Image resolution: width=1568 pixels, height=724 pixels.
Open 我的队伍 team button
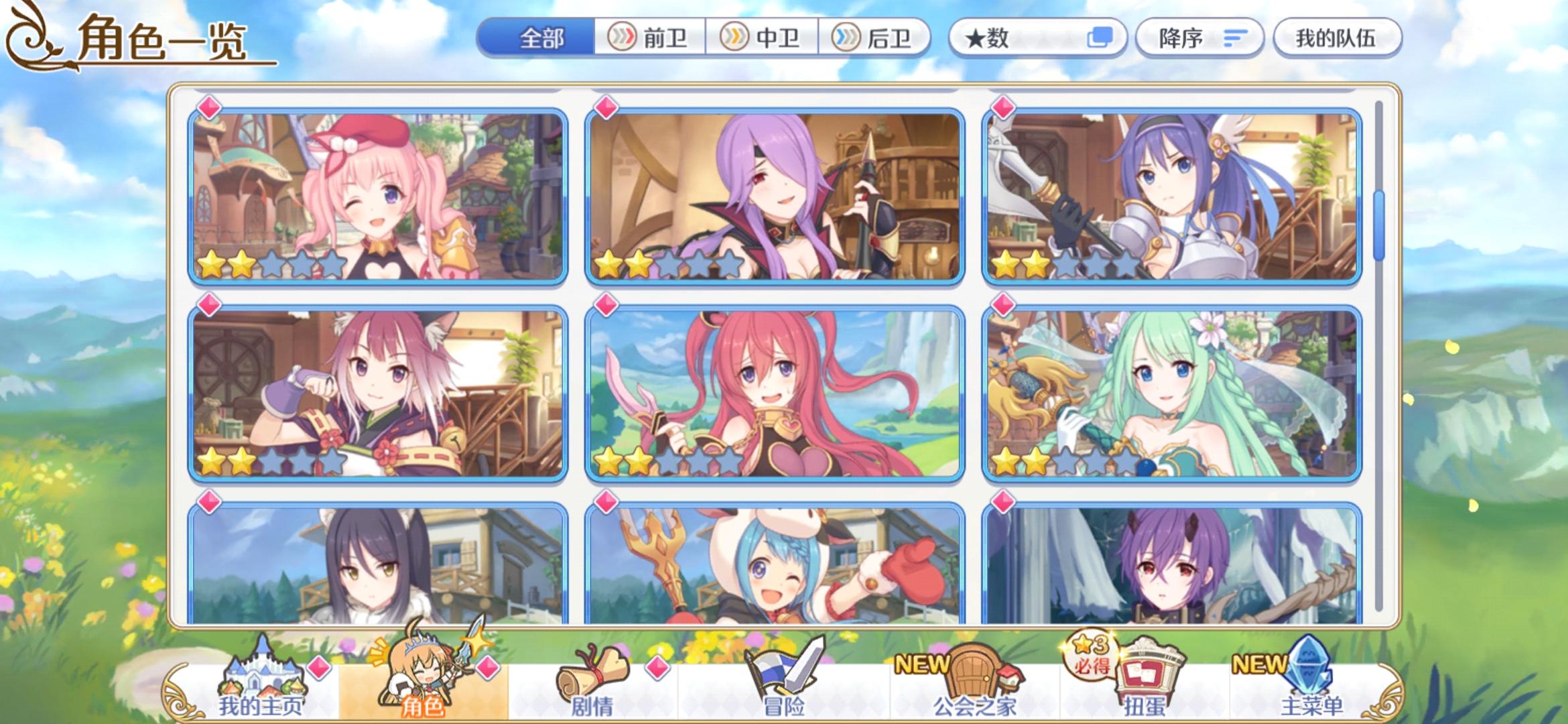tap(1336, 38)
